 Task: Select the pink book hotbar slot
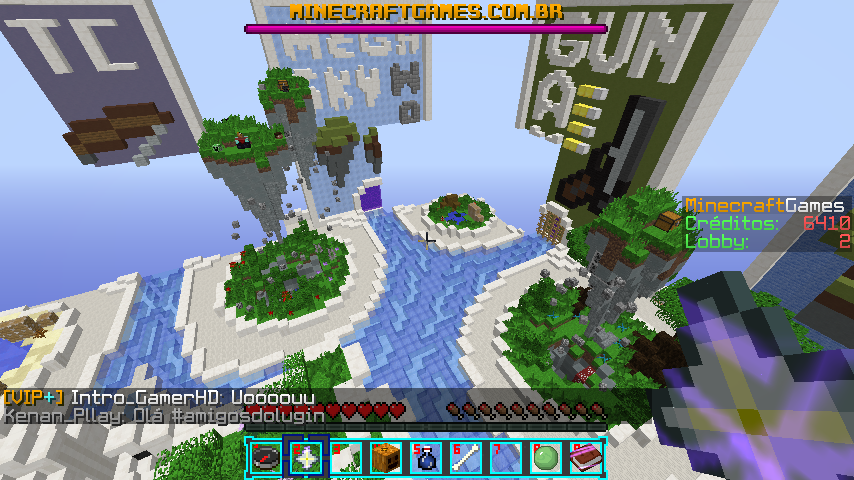(584, 458)
